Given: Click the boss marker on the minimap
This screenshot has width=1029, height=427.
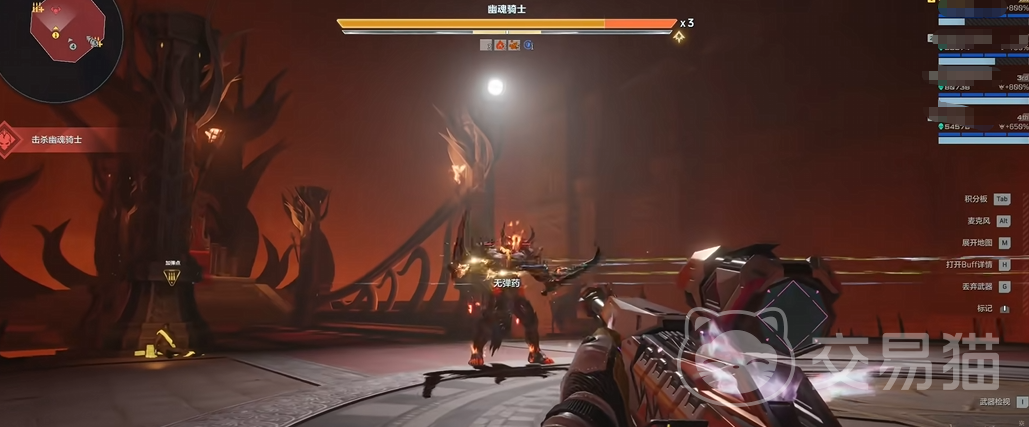Looking at the screenshot, I should [x=54, y=10].
